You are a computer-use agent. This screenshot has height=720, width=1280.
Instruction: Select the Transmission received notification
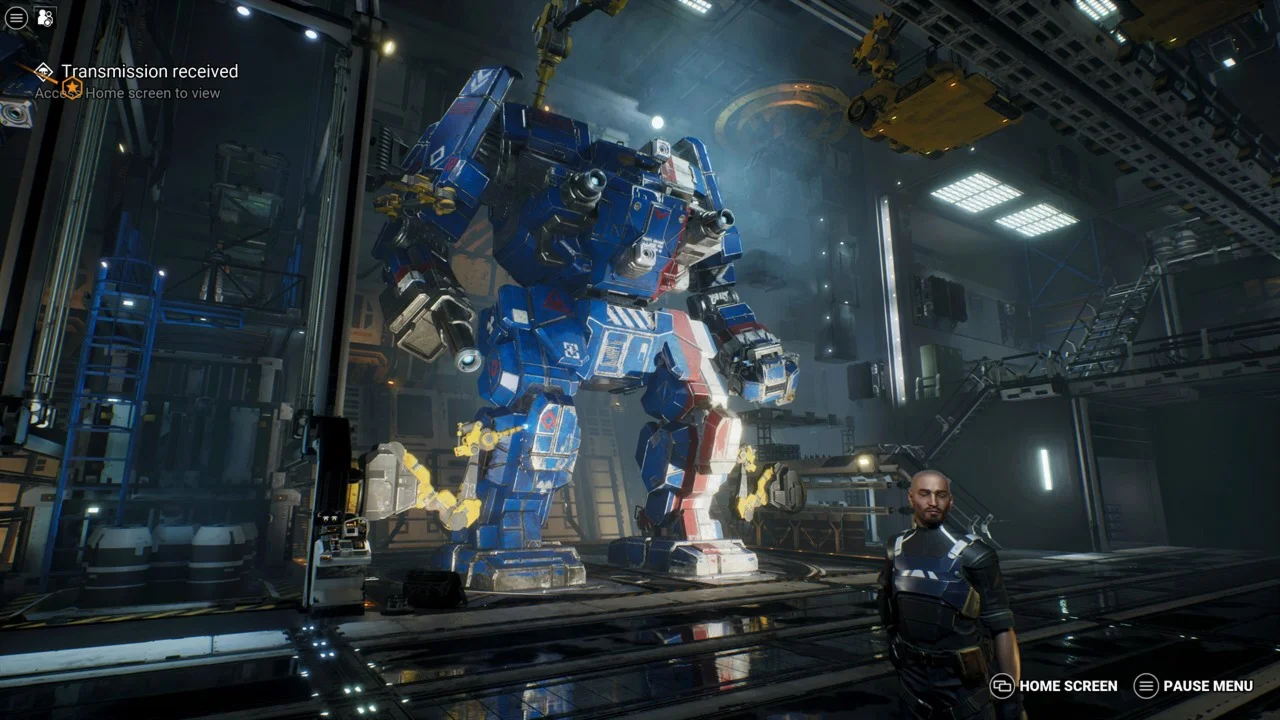pyautogui.click(x=149, y=72)
